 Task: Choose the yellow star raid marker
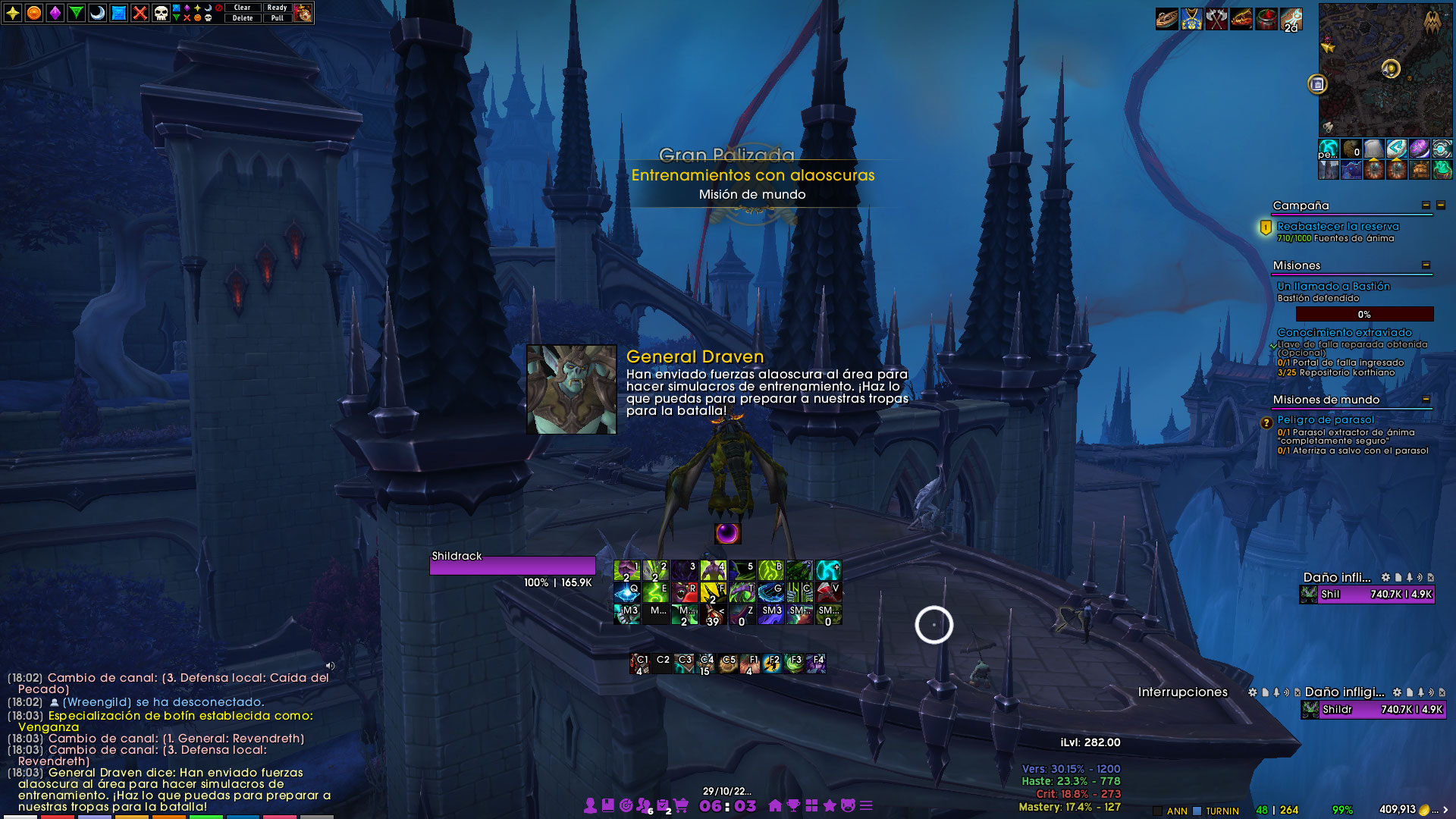(x=13, y=13)
